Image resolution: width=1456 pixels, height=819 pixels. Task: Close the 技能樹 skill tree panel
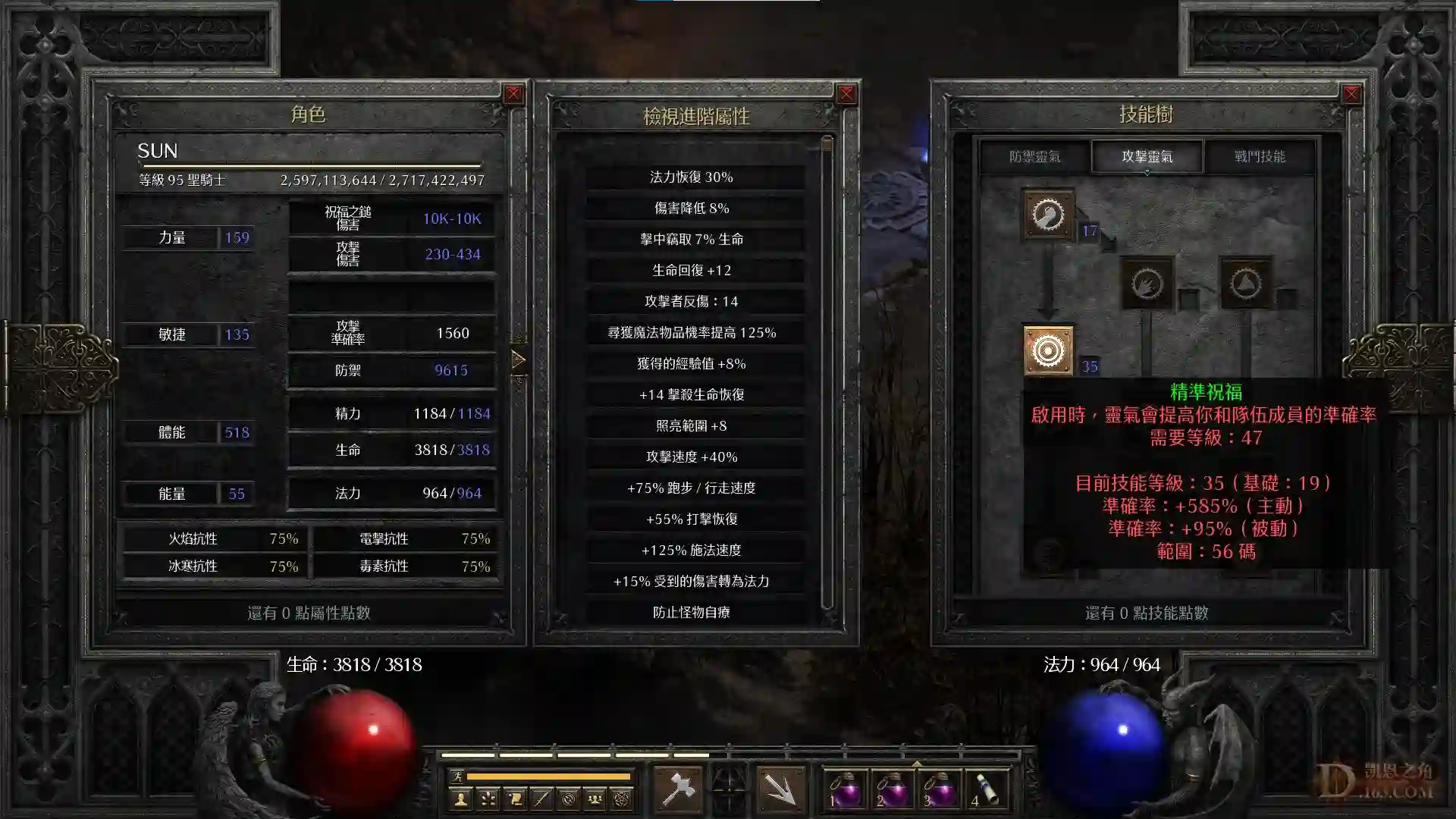click(x=1351, y=94)
